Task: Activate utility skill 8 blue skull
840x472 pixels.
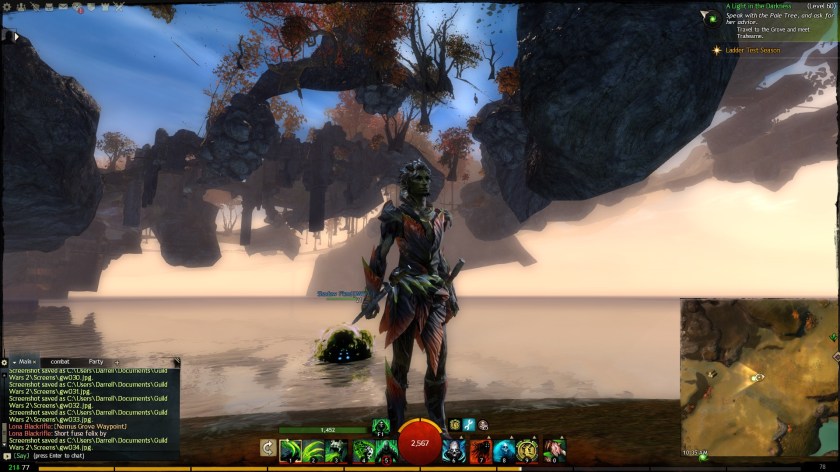Action: pos(503,450)
